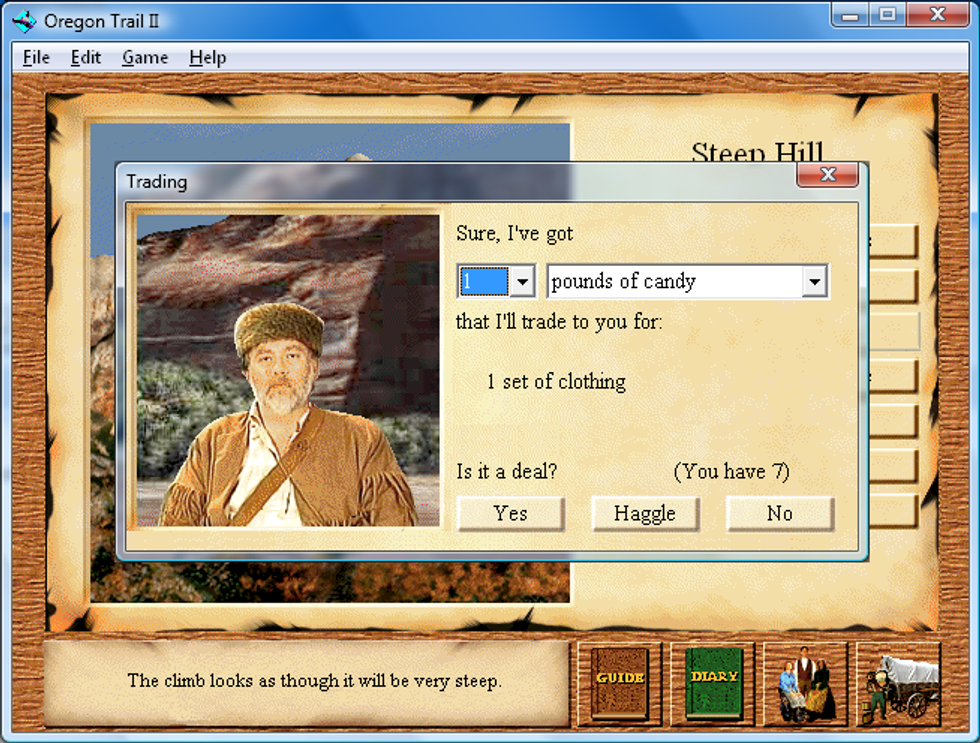
Task: Open the green Diary book
Action: [x=714, y=682]
